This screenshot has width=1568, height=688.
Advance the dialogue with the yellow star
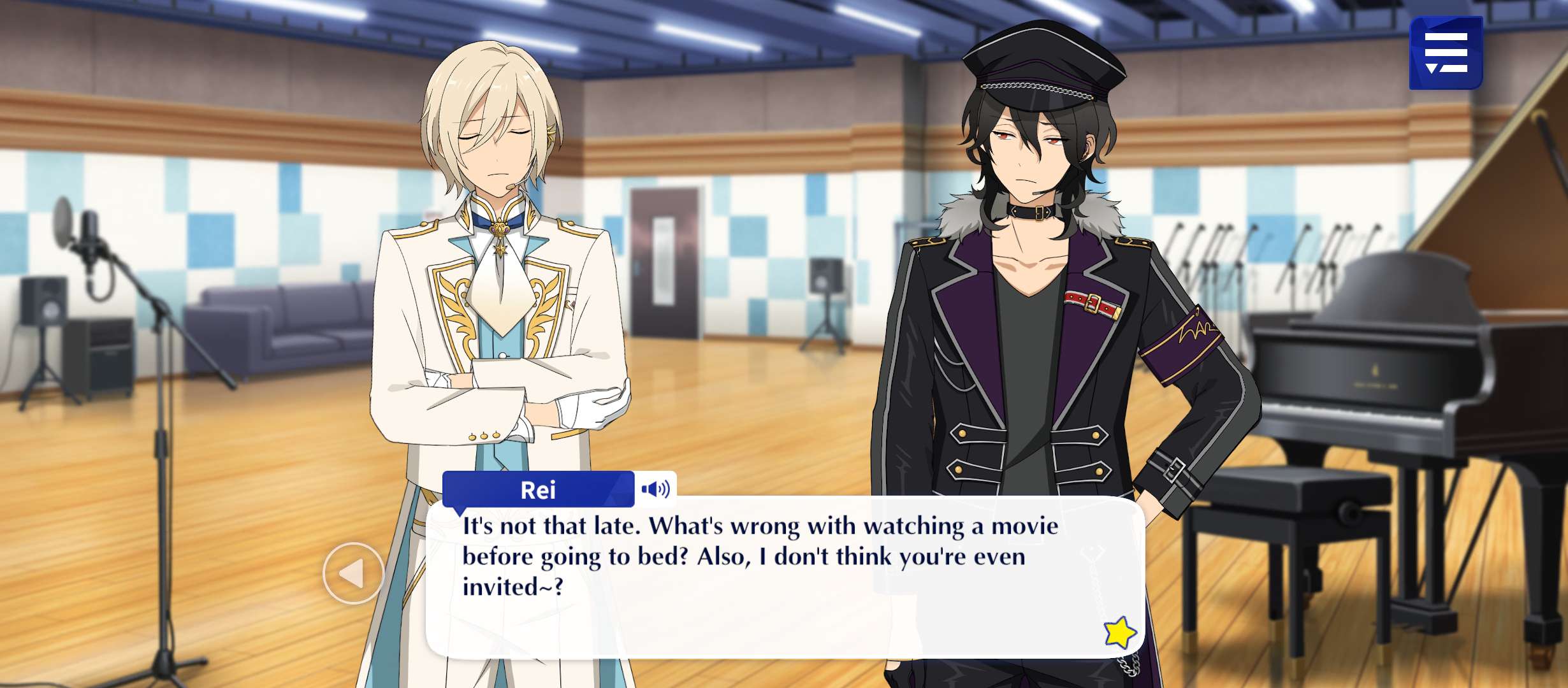coord(1120,633)
